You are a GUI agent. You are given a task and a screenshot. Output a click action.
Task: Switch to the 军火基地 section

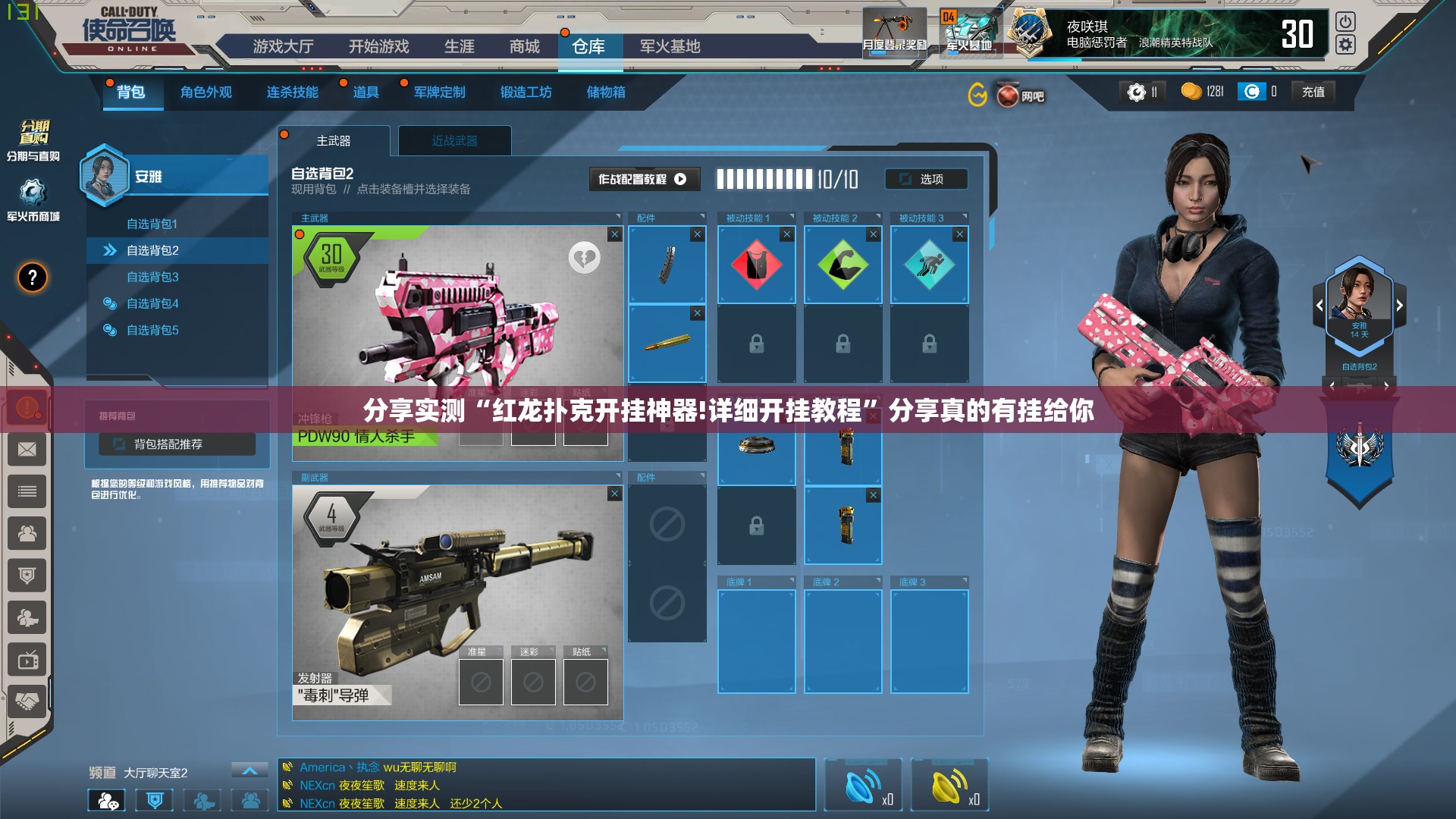click(x=670, y=47)
